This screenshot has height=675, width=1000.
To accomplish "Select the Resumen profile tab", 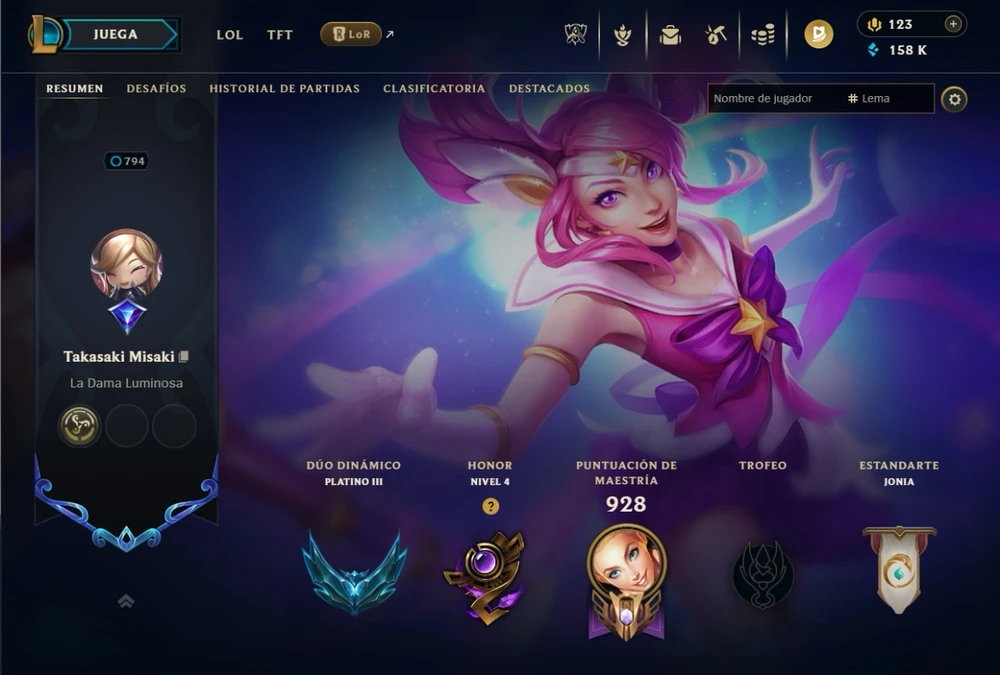I will coord(74,89).
